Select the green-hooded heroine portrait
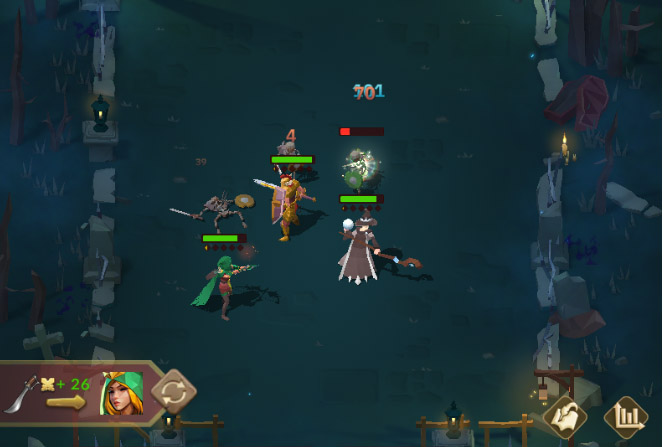Image resolution: width=670 pixels, height=447 pixels. [x=121, y=392]
